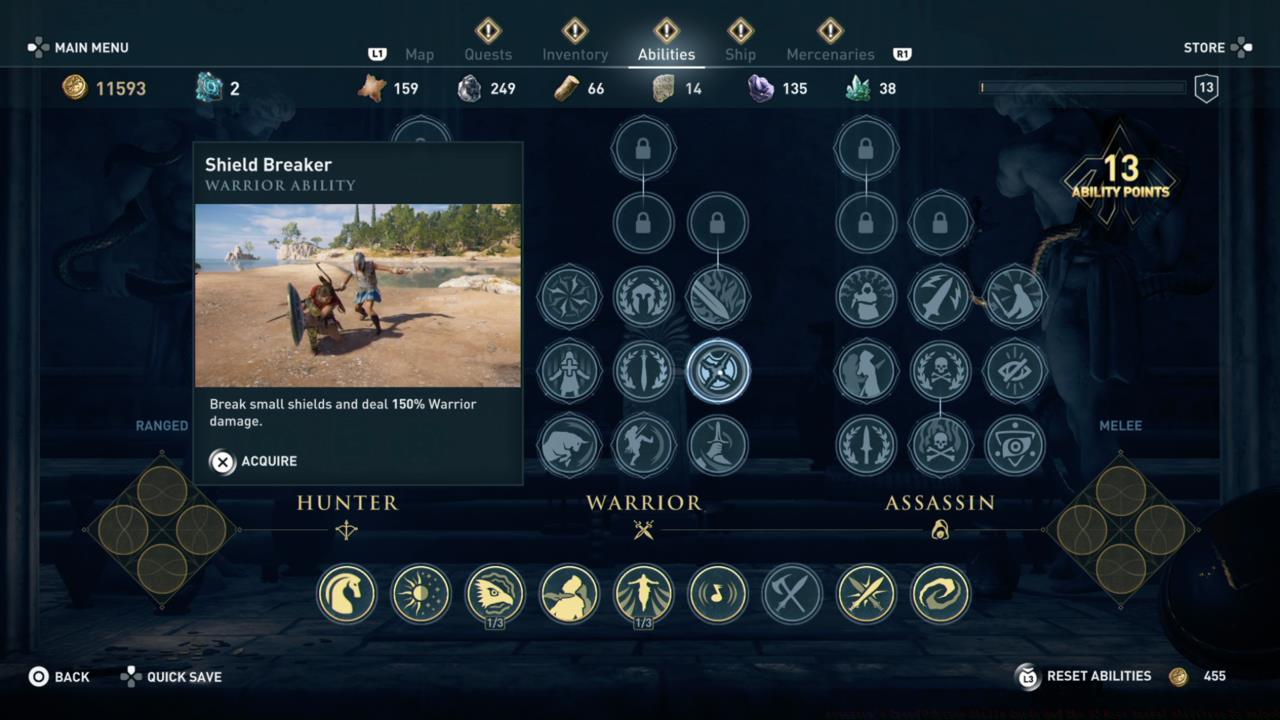Switch to the Inventory tab

(x=575, y=54)
